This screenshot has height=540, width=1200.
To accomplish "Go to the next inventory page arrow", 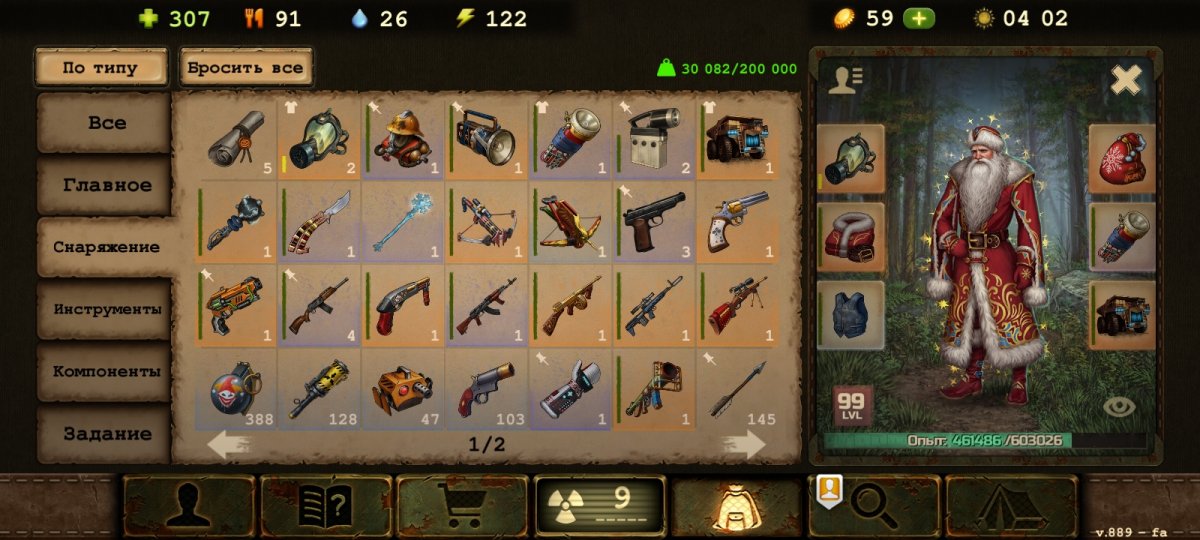I will pyautogui.click(x=744, y=444).
